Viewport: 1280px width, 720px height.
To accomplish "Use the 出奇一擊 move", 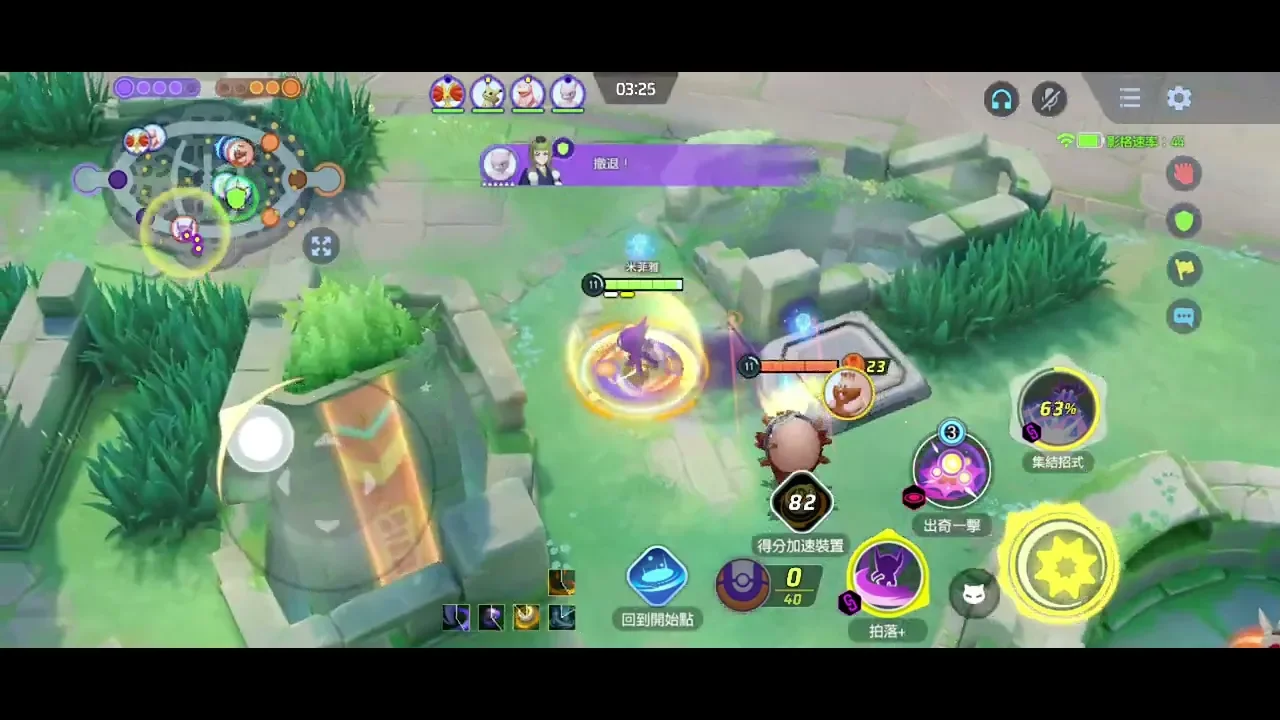I will point(951,471).
